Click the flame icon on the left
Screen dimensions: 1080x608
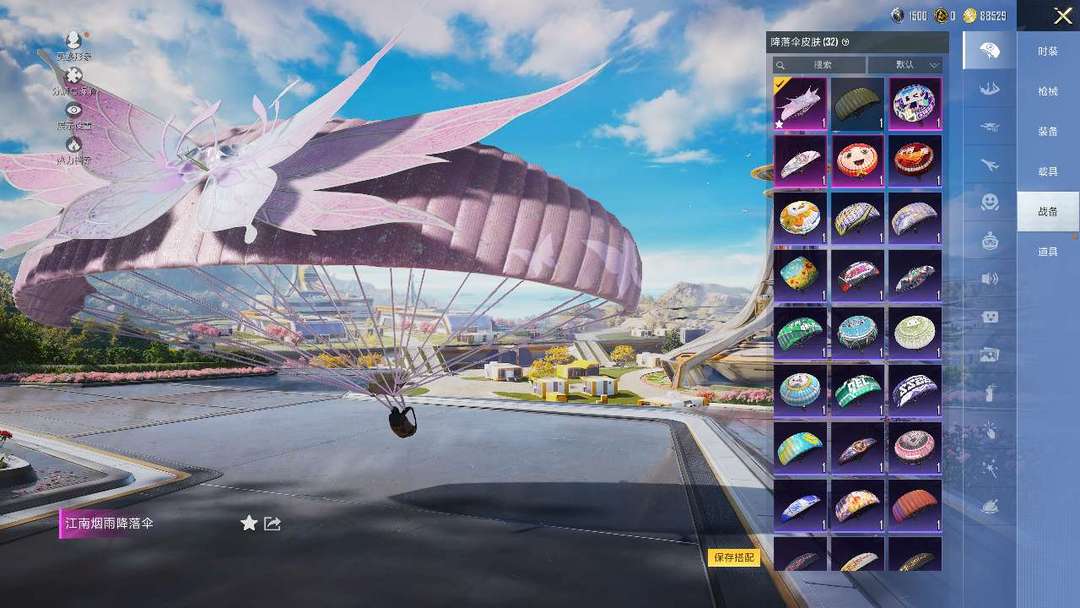(73, 144)
